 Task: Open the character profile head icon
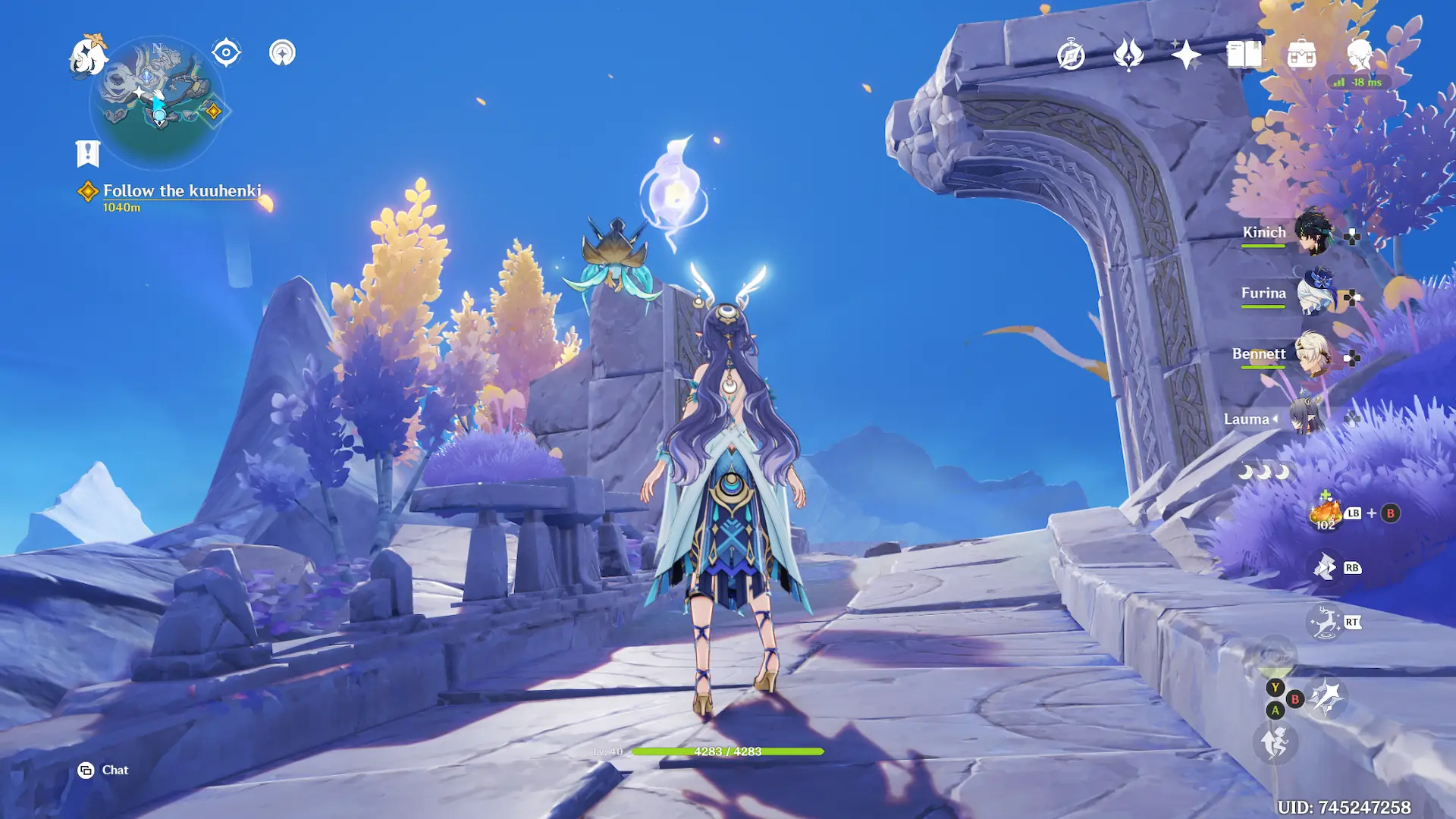1359,55
